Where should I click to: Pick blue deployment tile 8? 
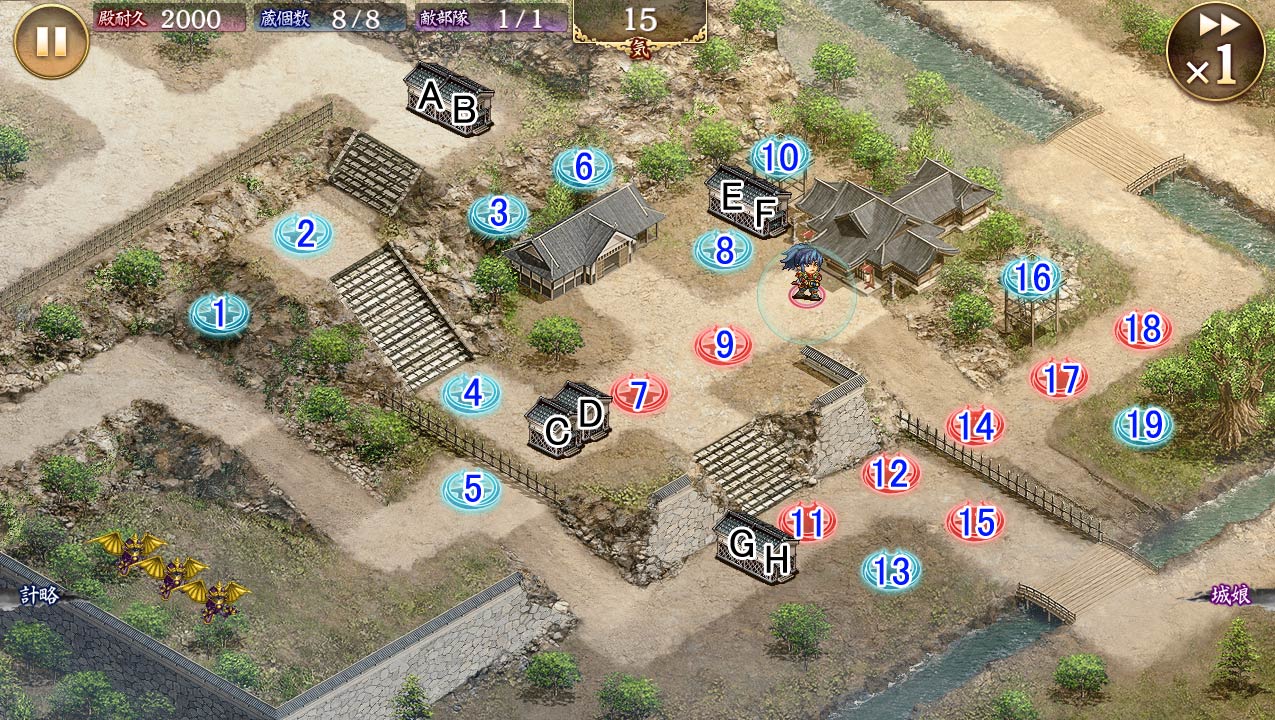pyautogui.click(x=724, y=249)
